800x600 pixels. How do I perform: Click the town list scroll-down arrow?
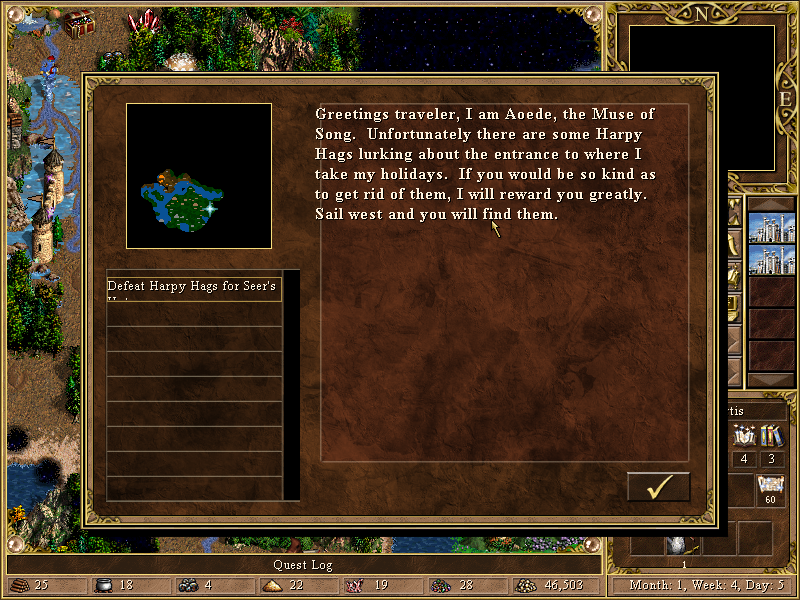point(770,382)
